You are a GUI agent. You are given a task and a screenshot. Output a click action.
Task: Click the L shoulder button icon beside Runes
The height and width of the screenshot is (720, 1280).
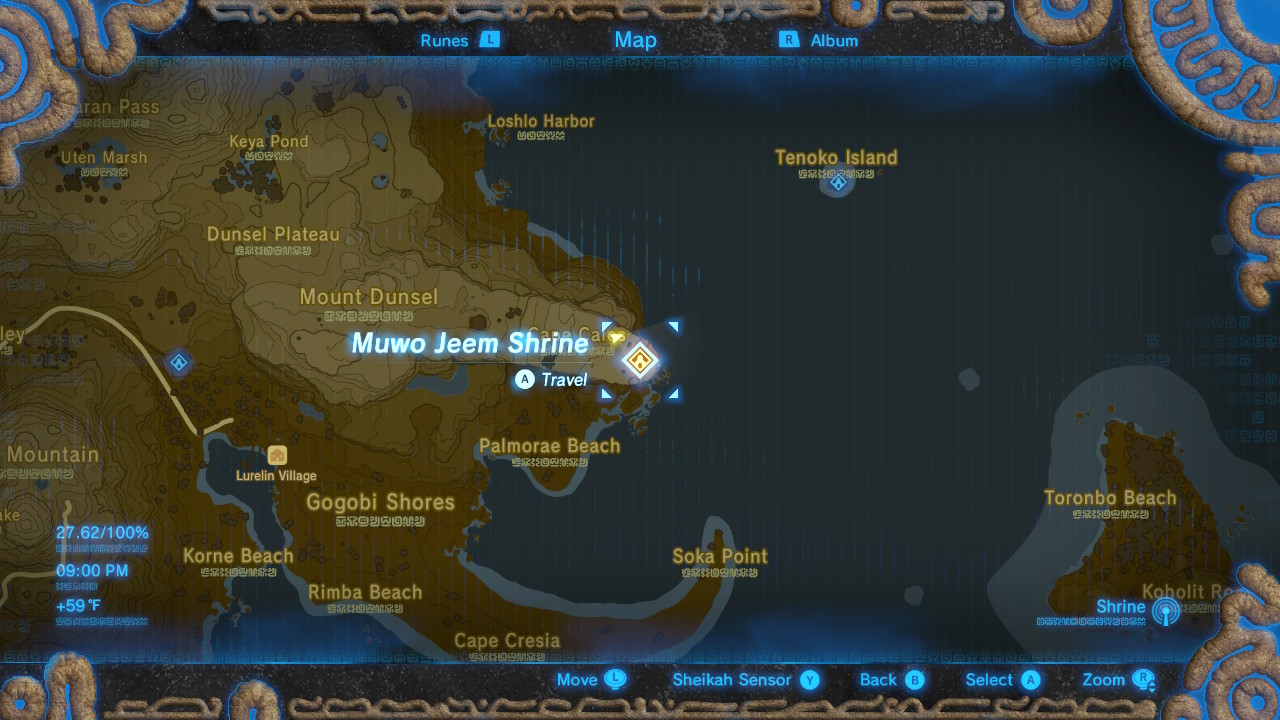(489, 40)
